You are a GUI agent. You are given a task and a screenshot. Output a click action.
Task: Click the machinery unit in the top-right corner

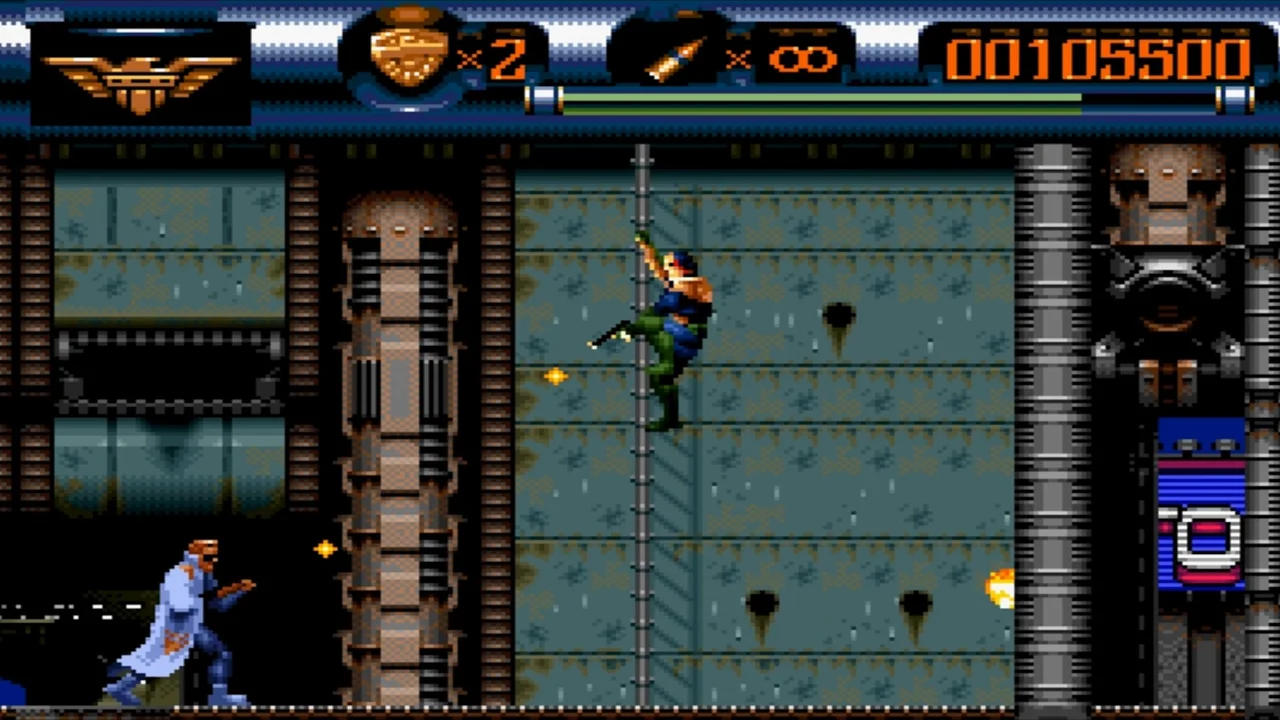[x=1165, y=270]
